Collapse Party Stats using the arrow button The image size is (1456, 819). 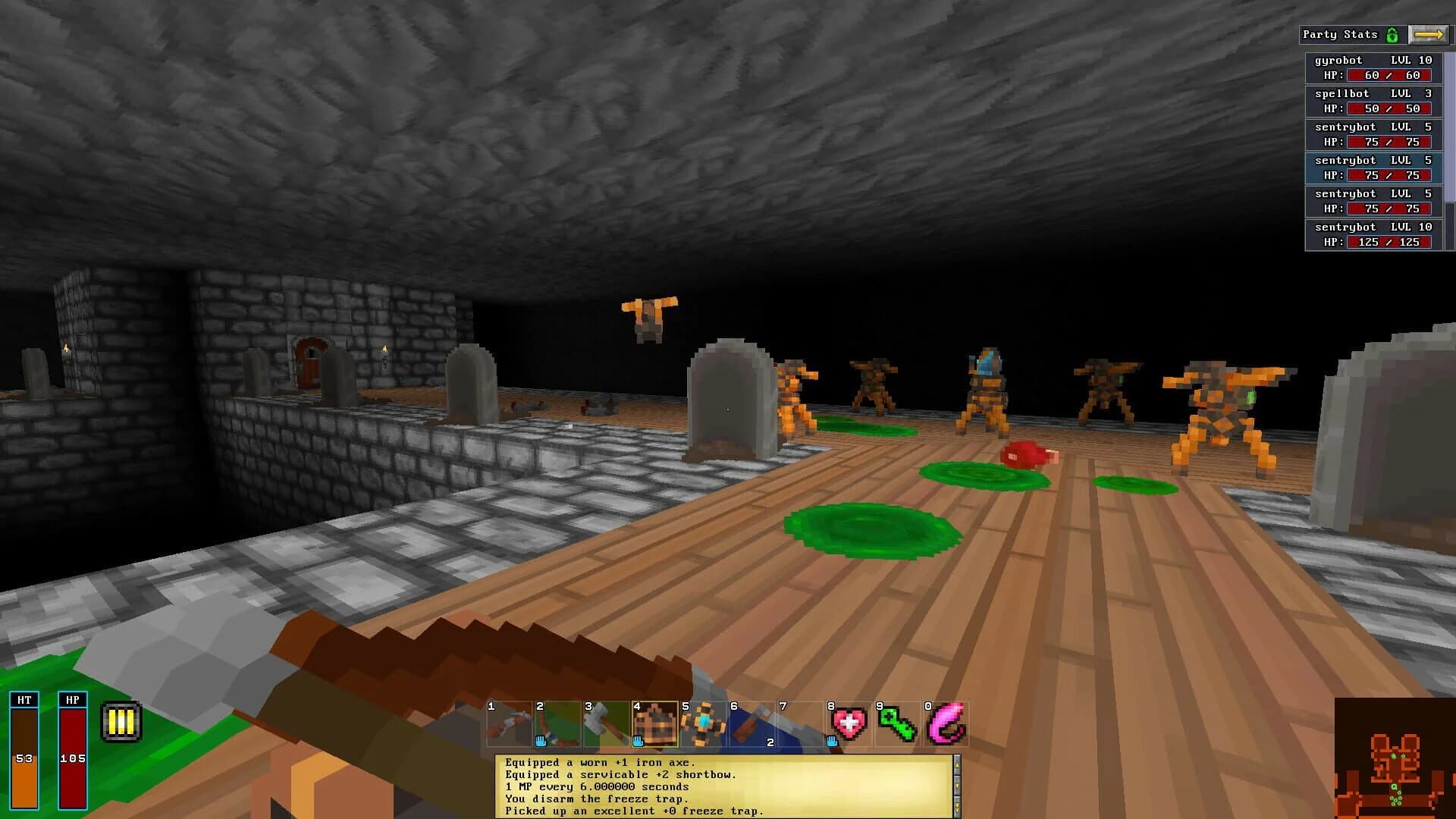click(1430, 33)
